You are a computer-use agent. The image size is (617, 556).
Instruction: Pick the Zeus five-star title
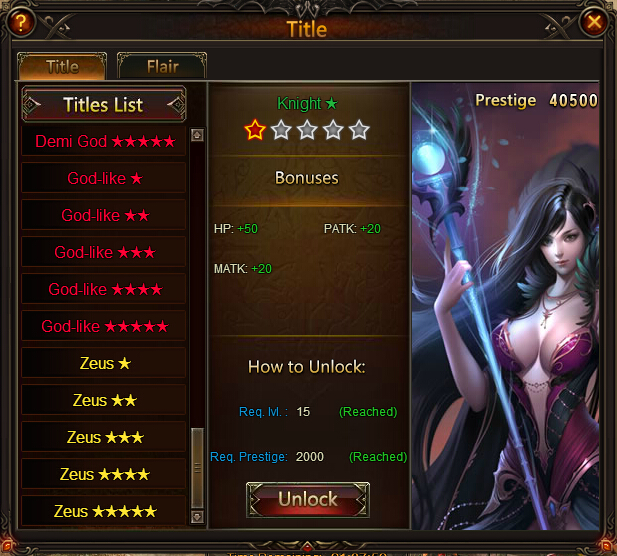click(x=105, y=511)
